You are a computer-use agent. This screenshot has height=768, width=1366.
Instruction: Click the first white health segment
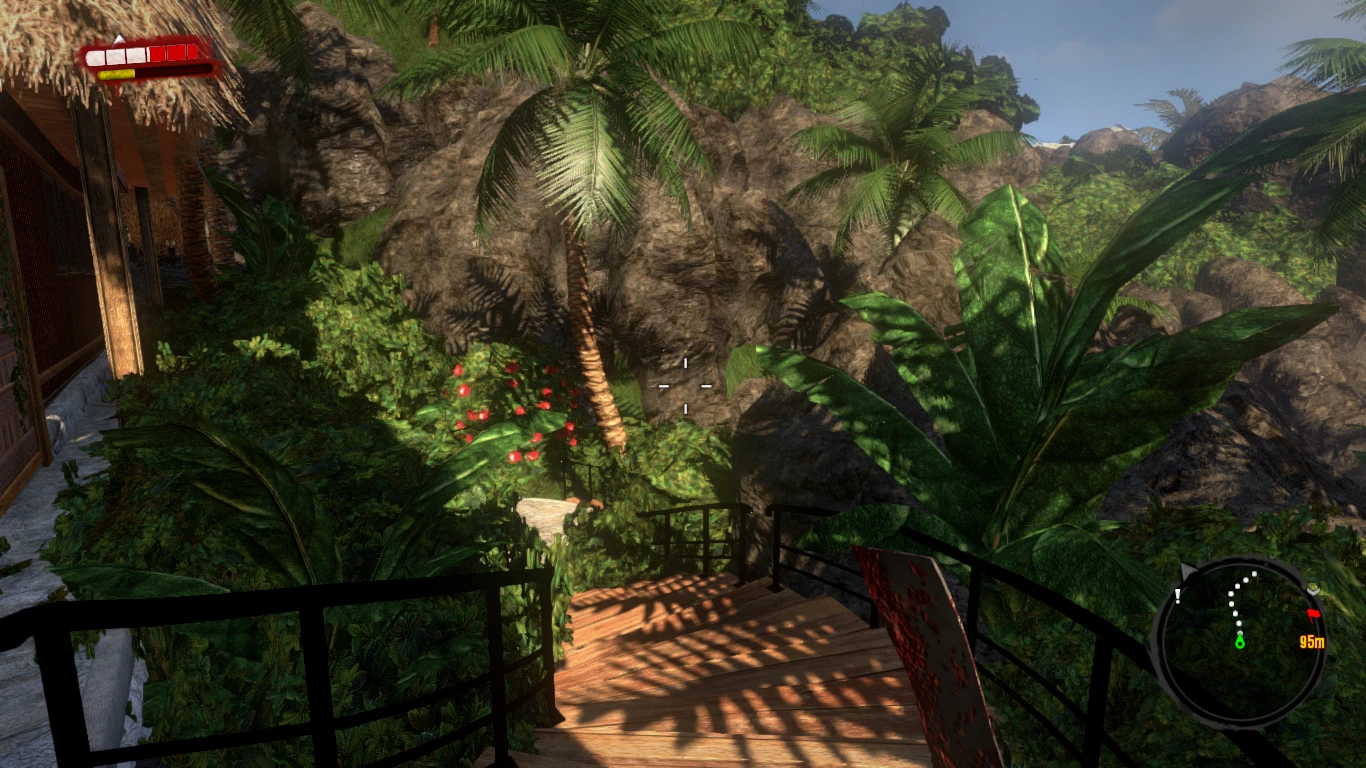pos(96,55)
